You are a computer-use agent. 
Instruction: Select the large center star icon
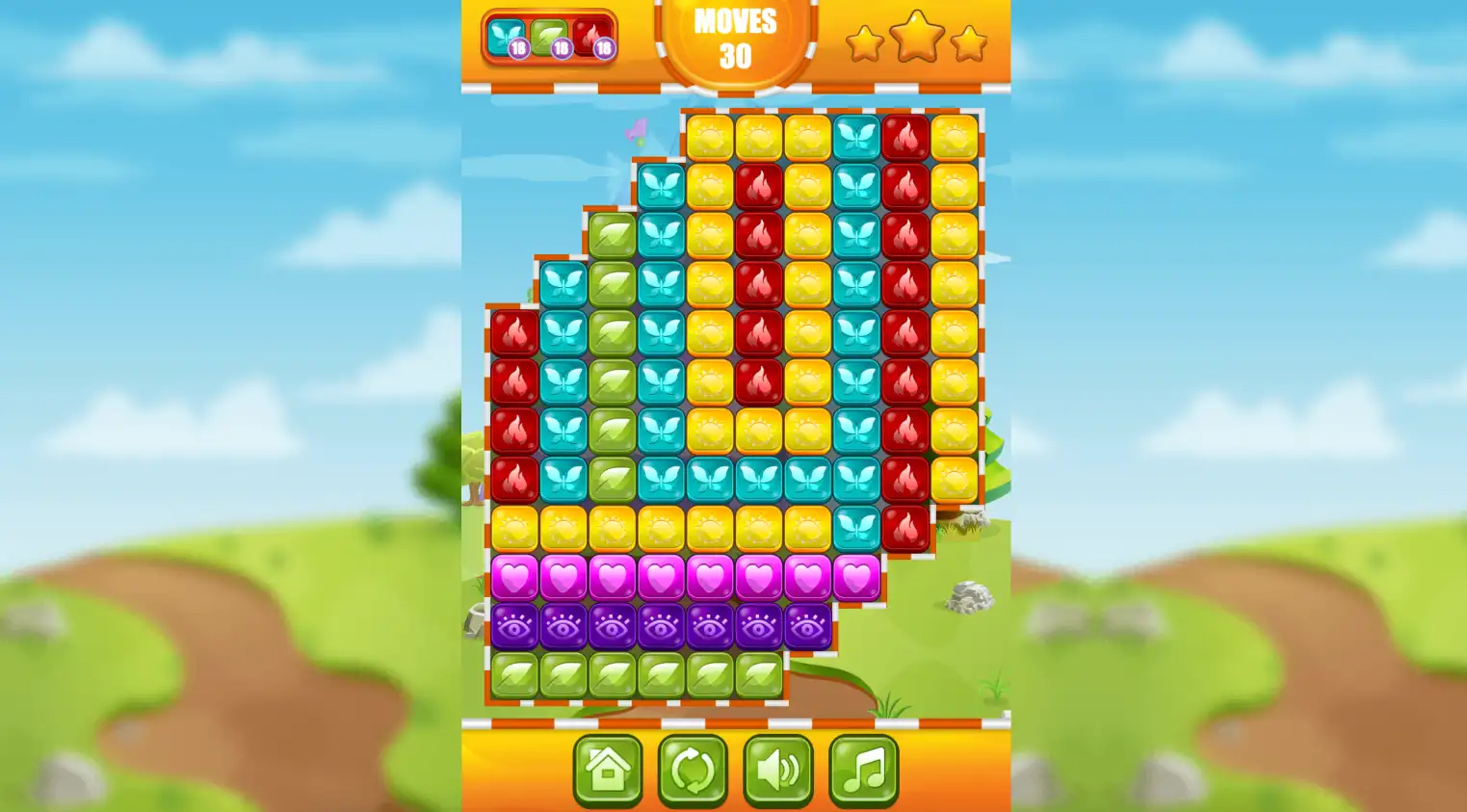(916, 39)
